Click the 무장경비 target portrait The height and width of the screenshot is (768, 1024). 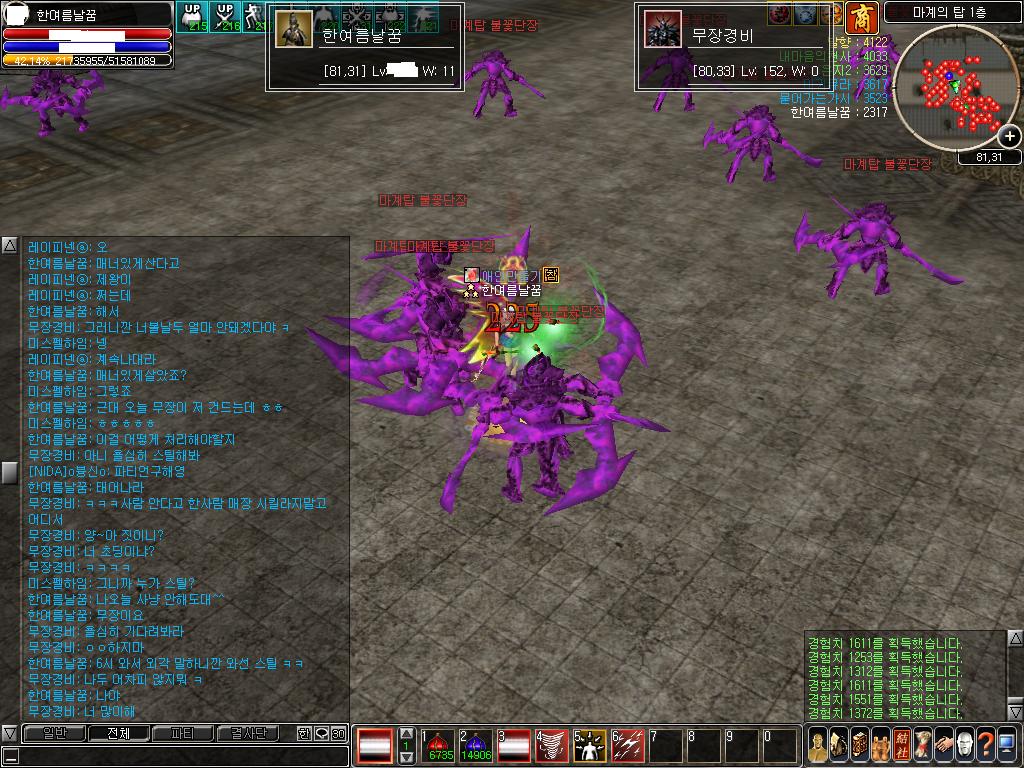coord(662,30)
